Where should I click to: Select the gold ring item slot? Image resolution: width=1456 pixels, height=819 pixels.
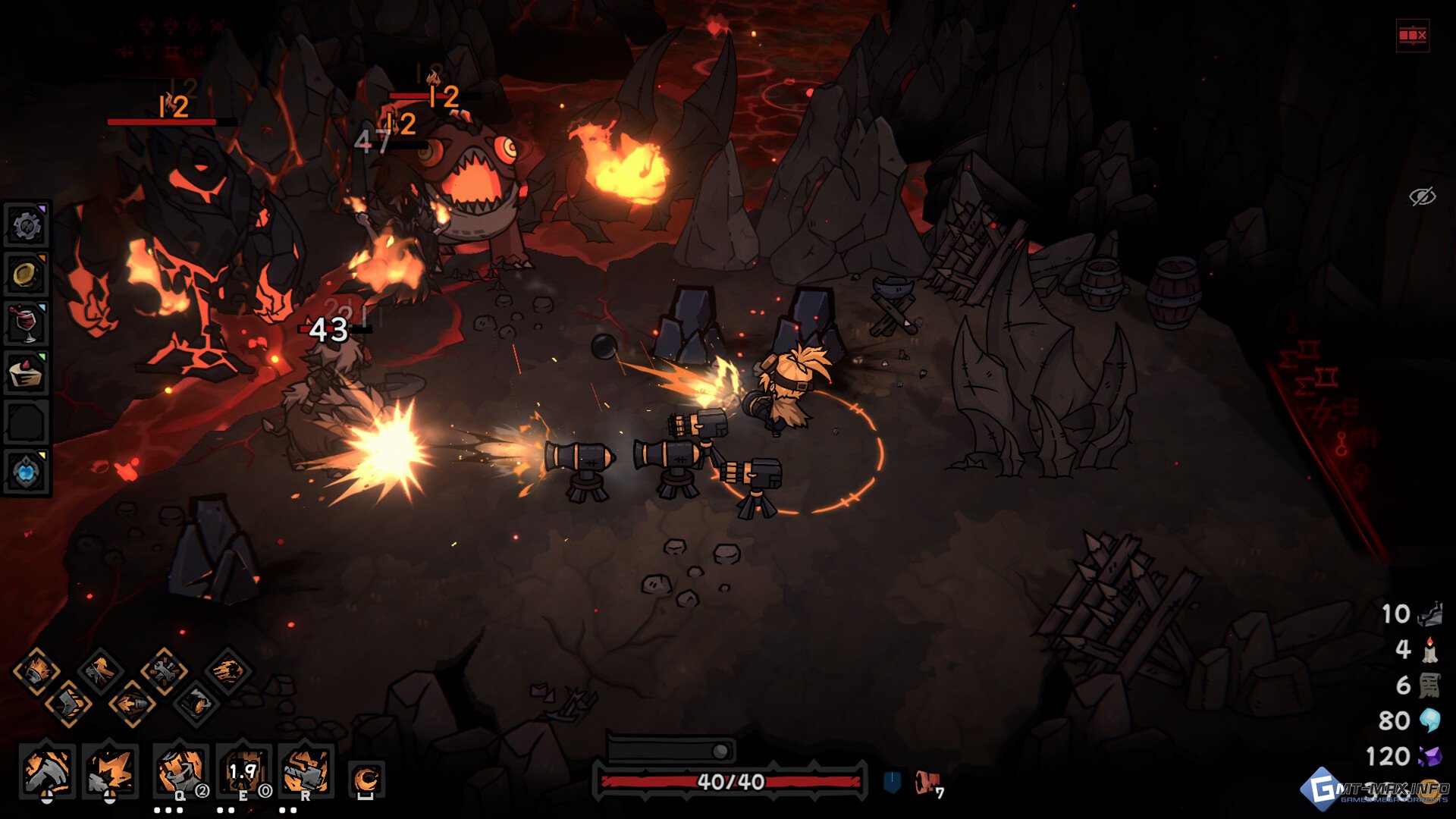(26, 275)
